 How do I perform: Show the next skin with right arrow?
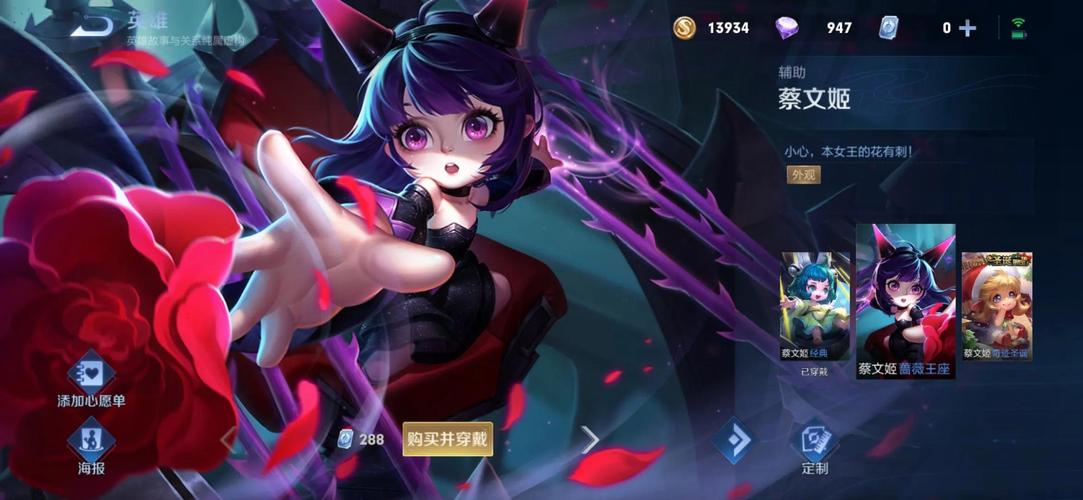coord(590,439)
